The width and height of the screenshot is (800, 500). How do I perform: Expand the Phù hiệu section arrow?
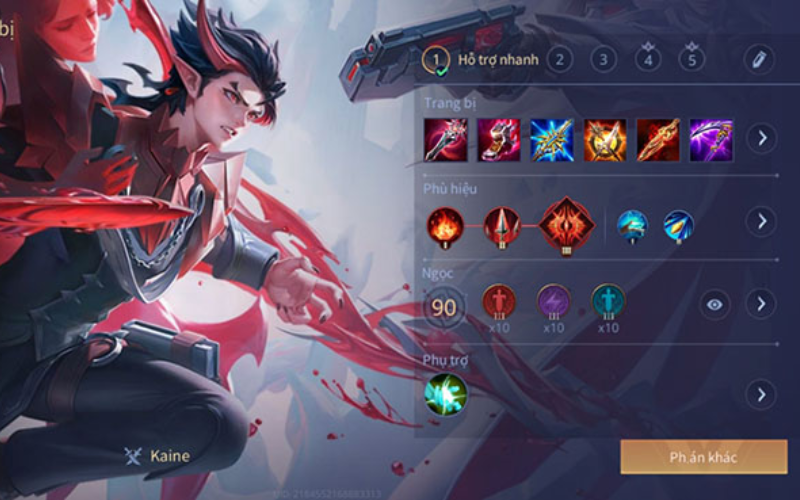click(762, 221)
